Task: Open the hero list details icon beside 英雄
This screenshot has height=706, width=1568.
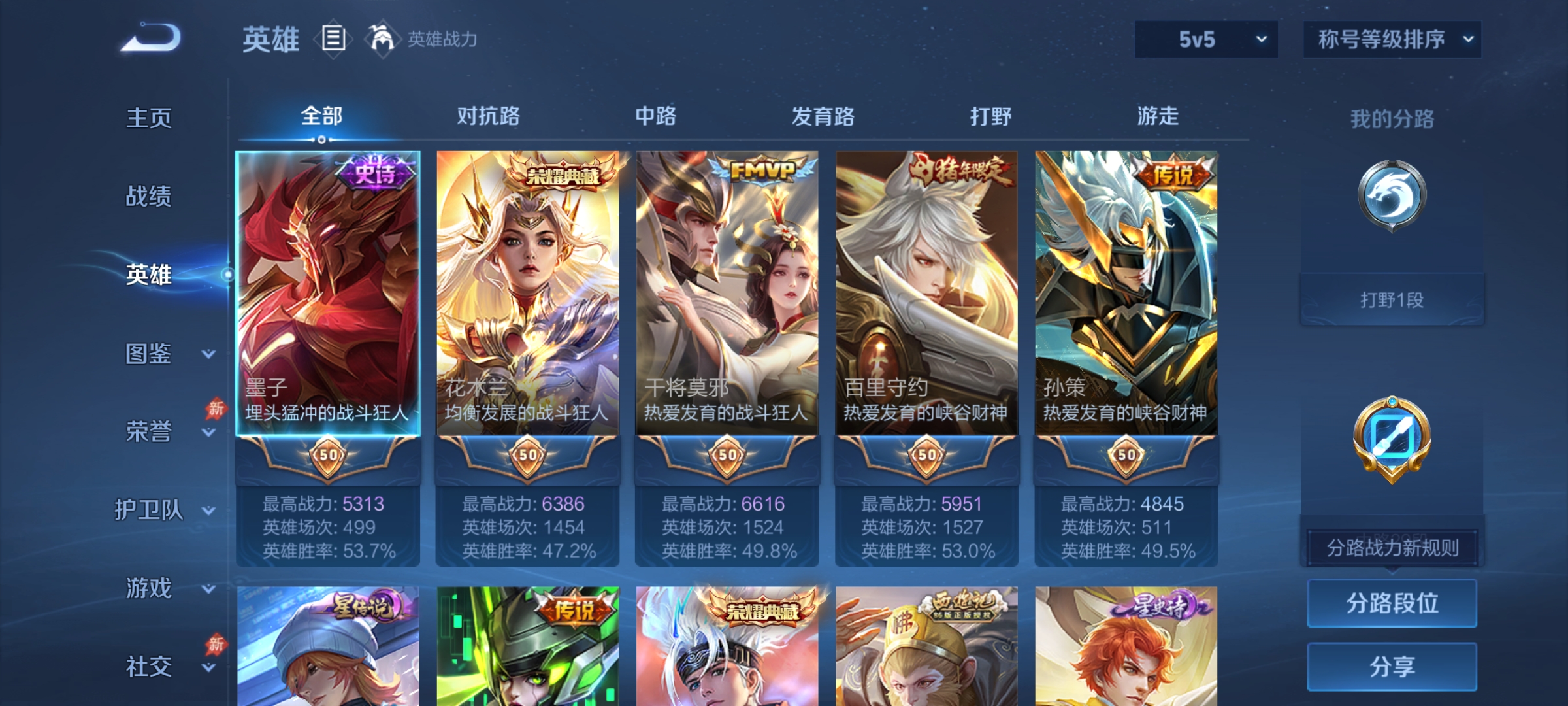Action: 333,39
